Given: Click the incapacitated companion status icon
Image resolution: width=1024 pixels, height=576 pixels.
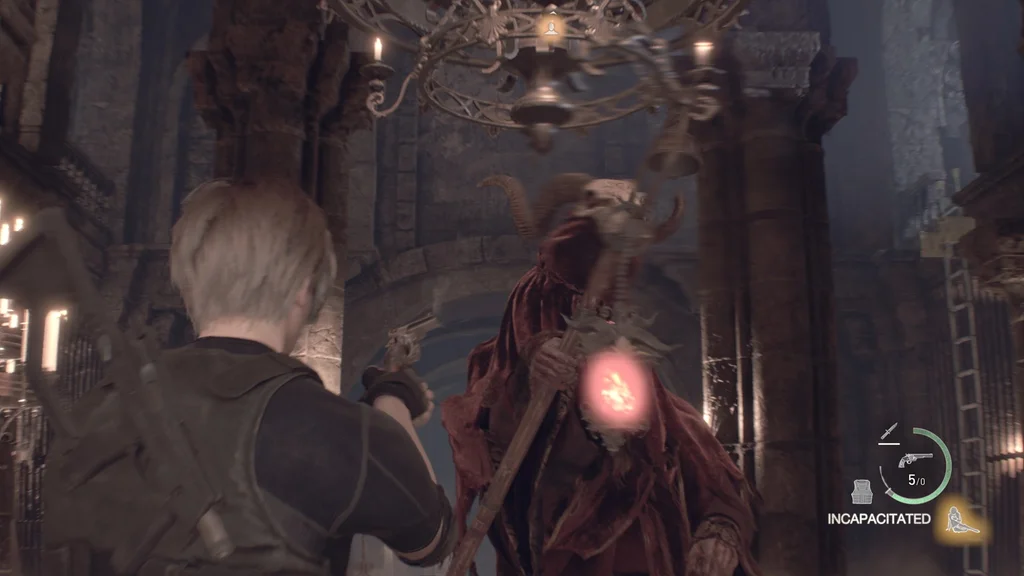Looking at the screenshot, I should pos(962,520).
